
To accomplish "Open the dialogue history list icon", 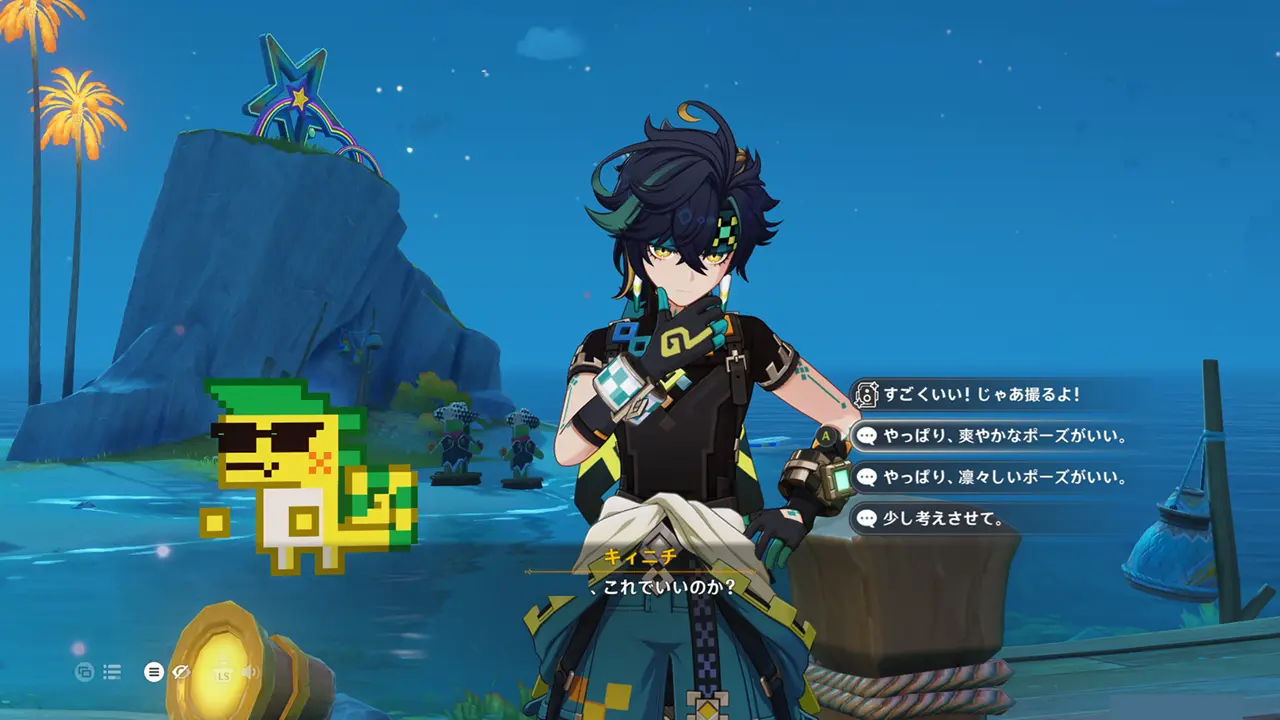I will (x=112, y=672).
